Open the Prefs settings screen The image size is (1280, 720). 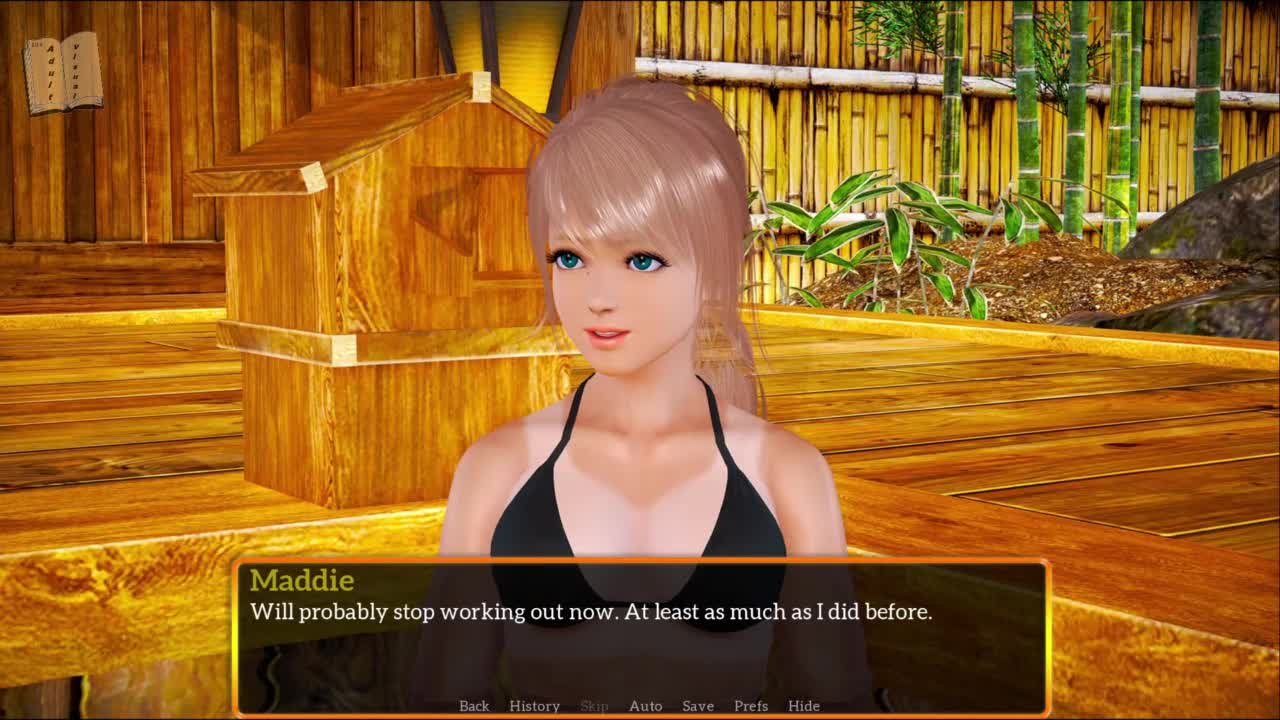[751, 706]
